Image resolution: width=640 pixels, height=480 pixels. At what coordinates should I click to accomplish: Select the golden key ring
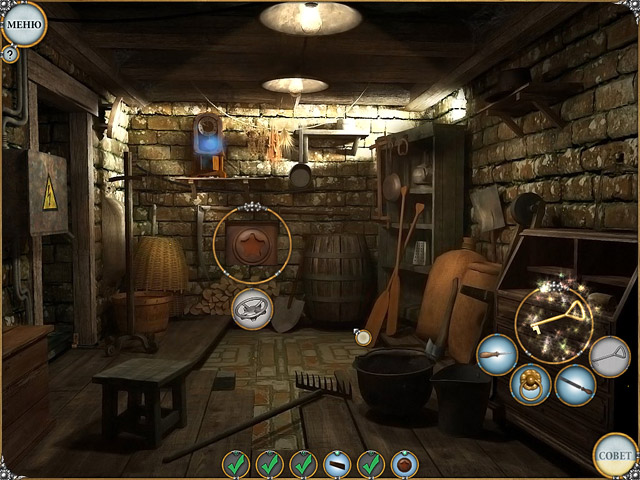coord(553,321)
